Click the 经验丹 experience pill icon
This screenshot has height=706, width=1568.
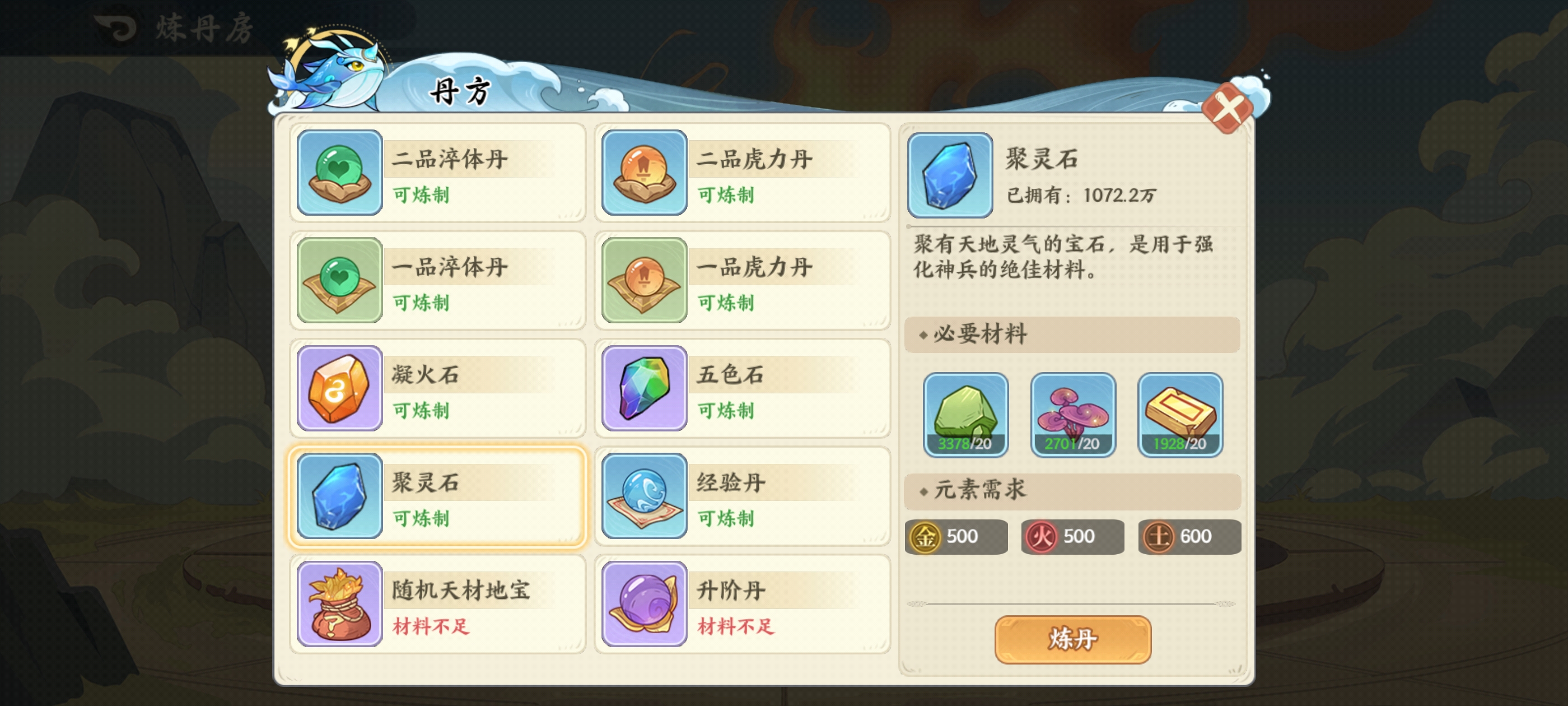point(644,496)
